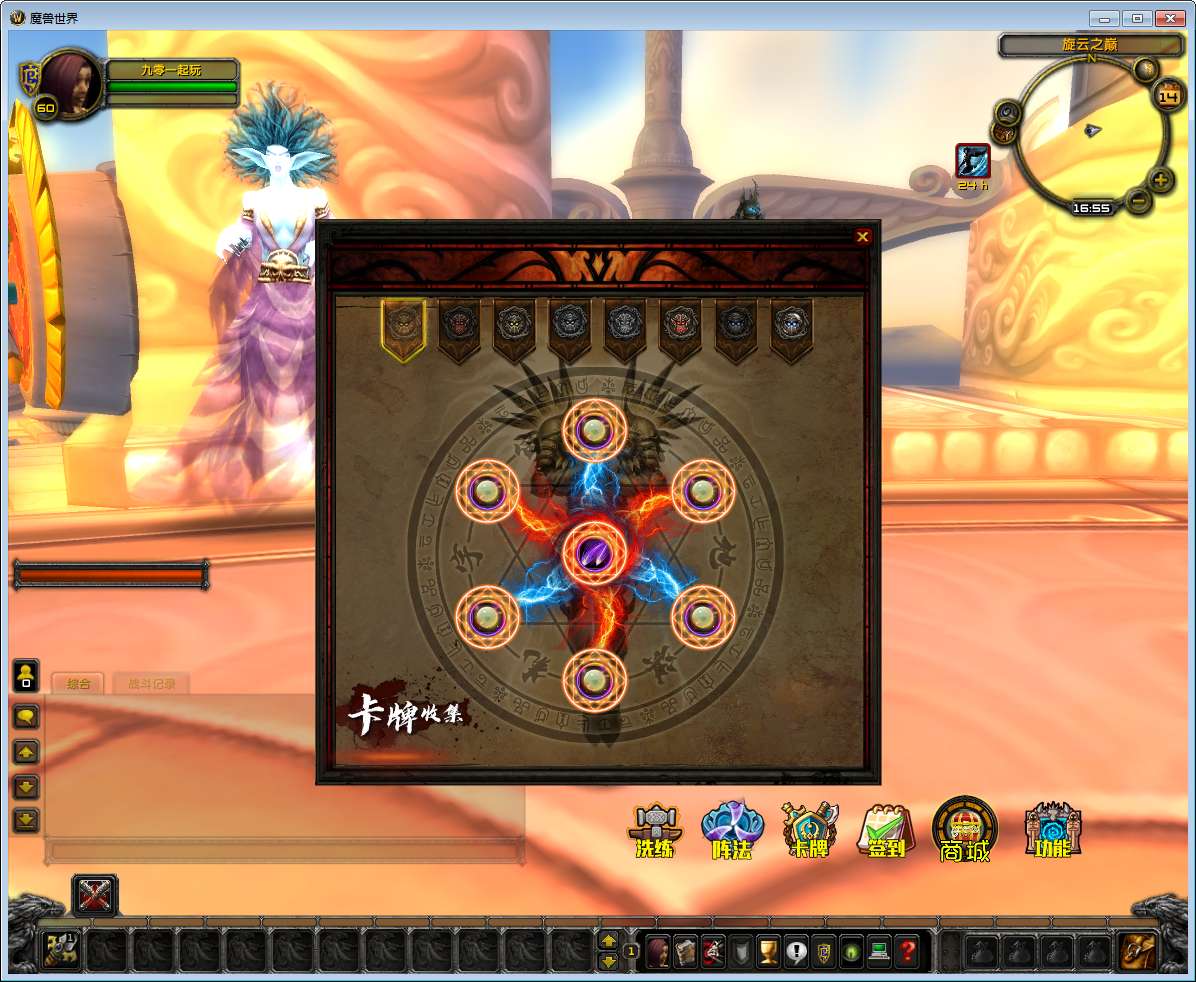
Task: Open the red question mark help button
Action: pos(906,950)
